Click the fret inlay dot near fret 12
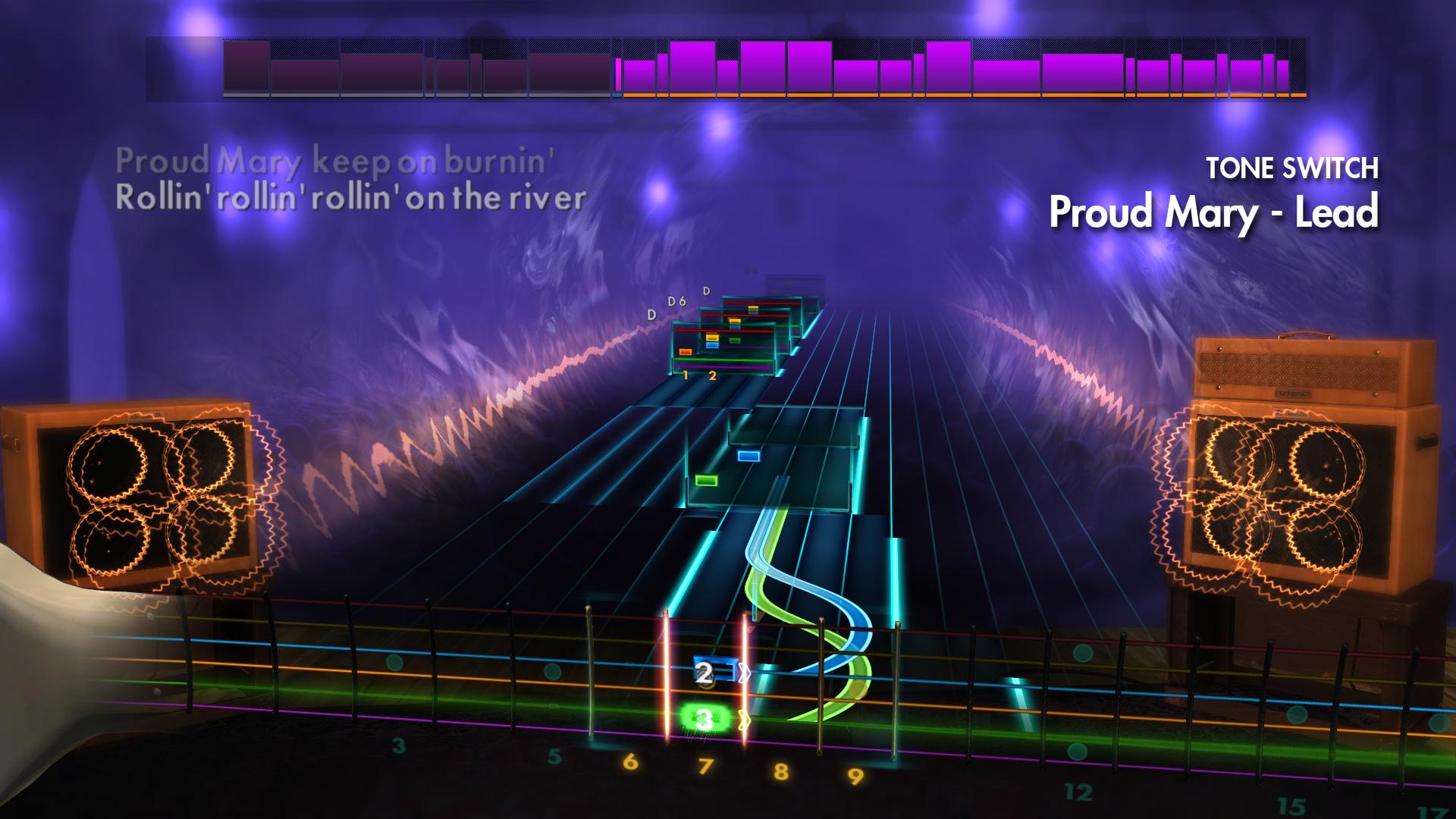 pos(1076,751)
